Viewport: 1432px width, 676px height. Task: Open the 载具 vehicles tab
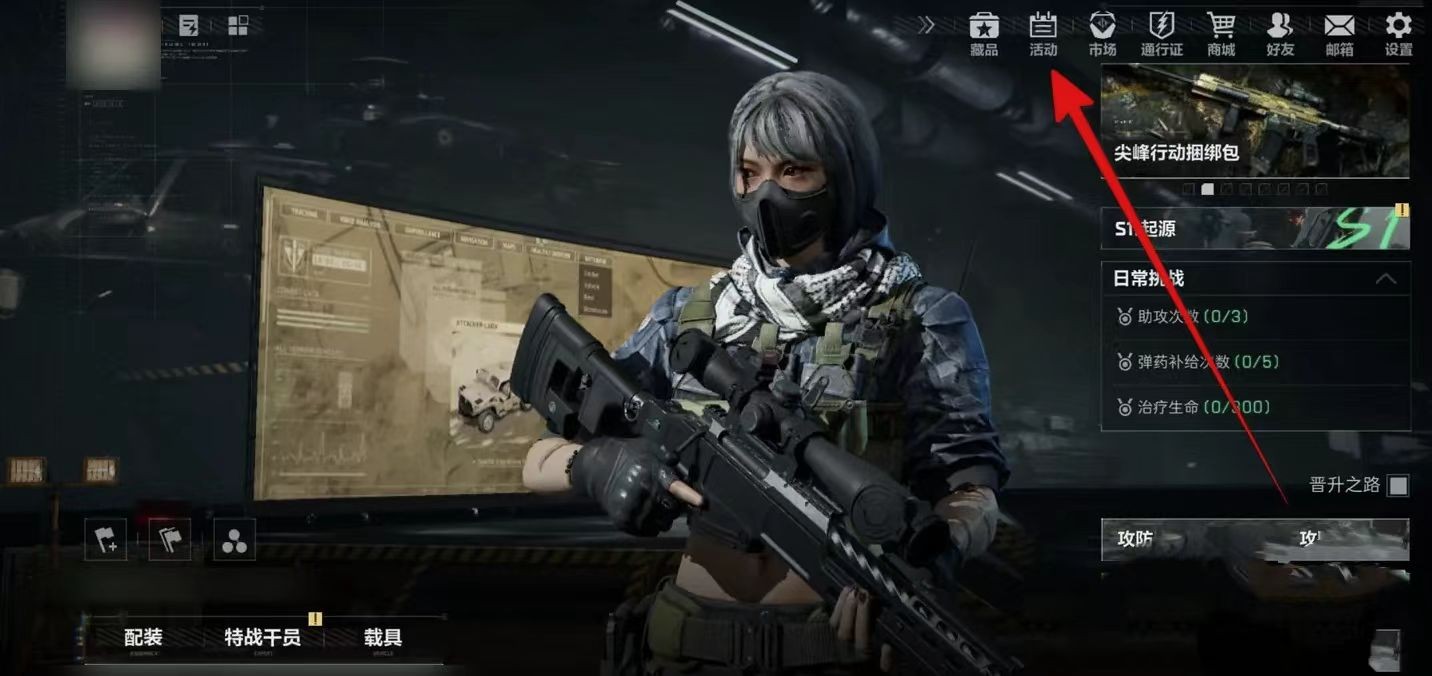(382, 638)
